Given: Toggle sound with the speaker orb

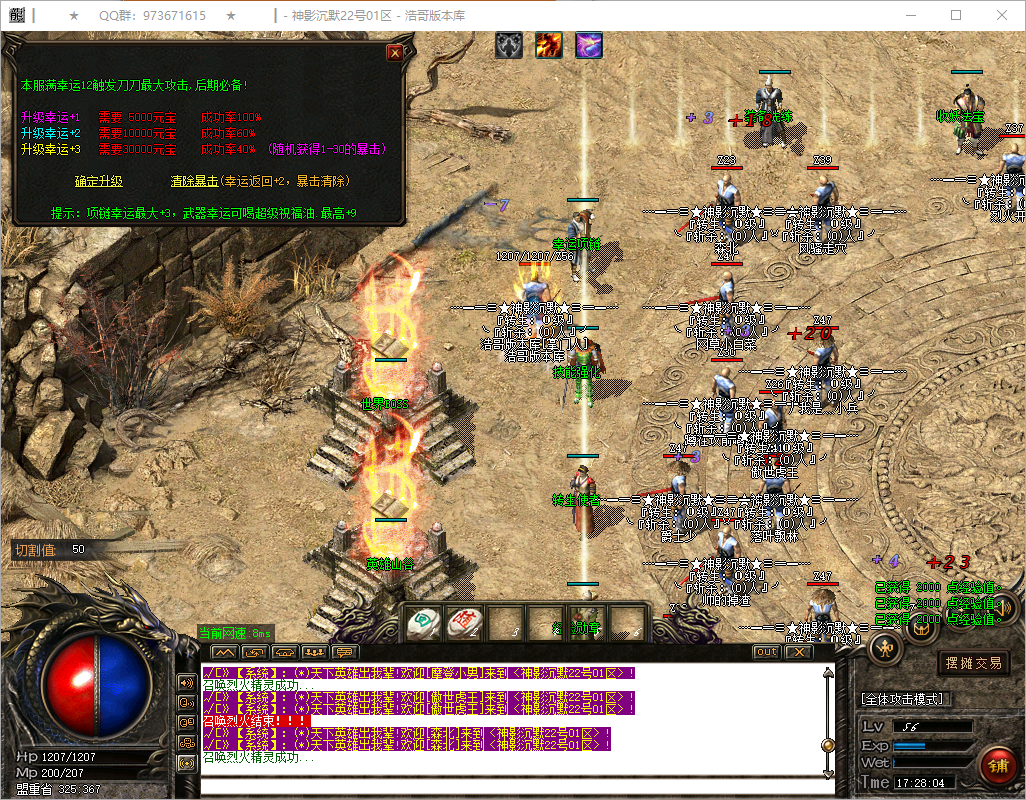Looking at the screenshot, I should click(x=1004, y=606).
